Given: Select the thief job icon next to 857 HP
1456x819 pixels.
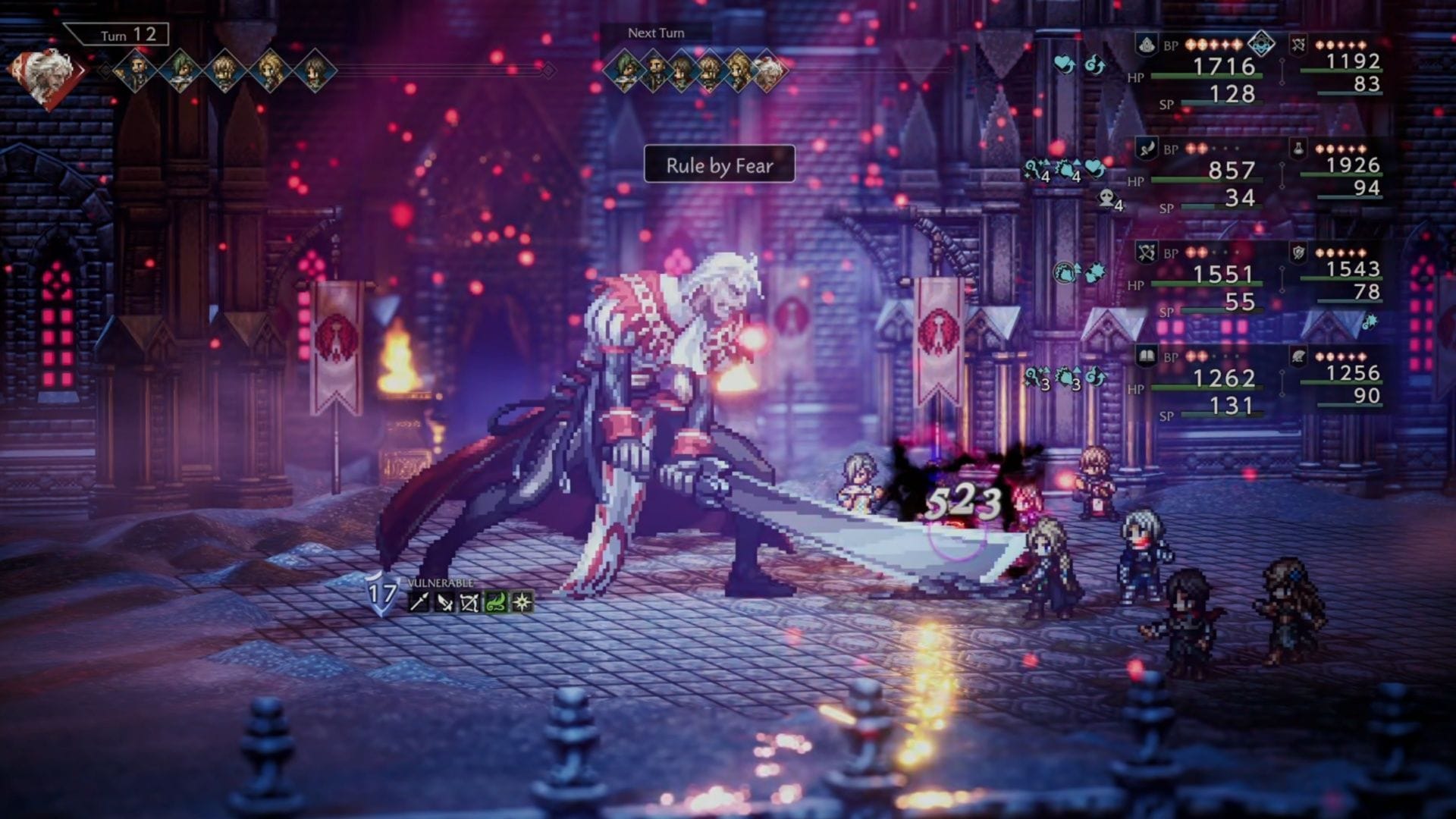Looking at the screenshot, I should pos(1145,147).
